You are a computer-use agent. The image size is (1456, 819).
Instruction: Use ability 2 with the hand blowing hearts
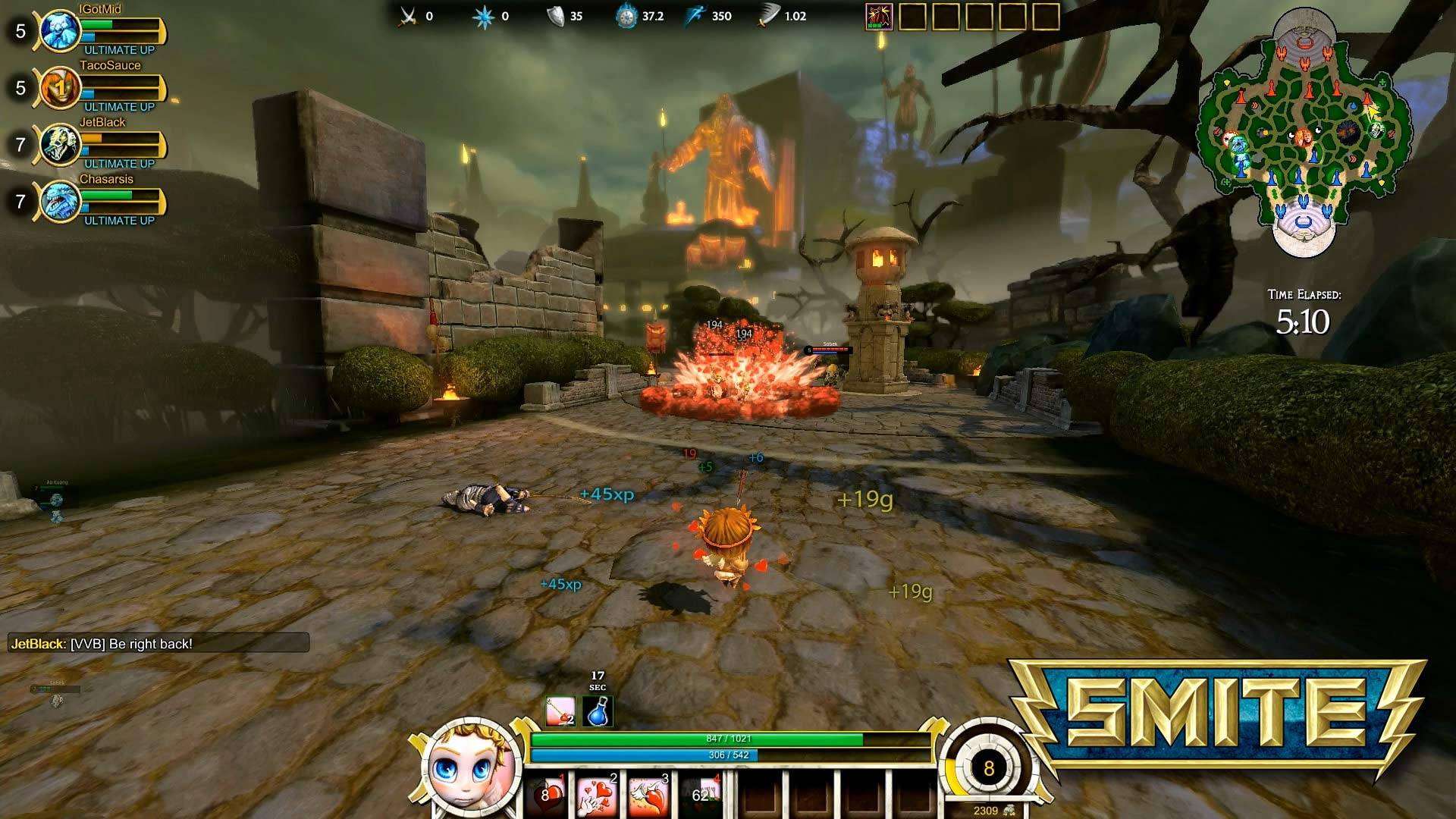597,796
